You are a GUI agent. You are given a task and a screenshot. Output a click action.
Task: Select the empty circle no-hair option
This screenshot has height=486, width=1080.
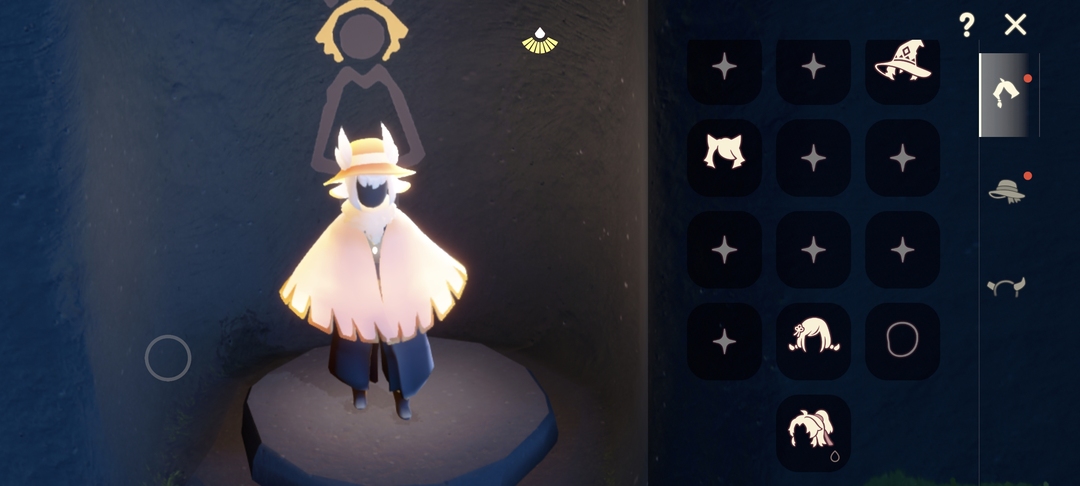point(902,340)
